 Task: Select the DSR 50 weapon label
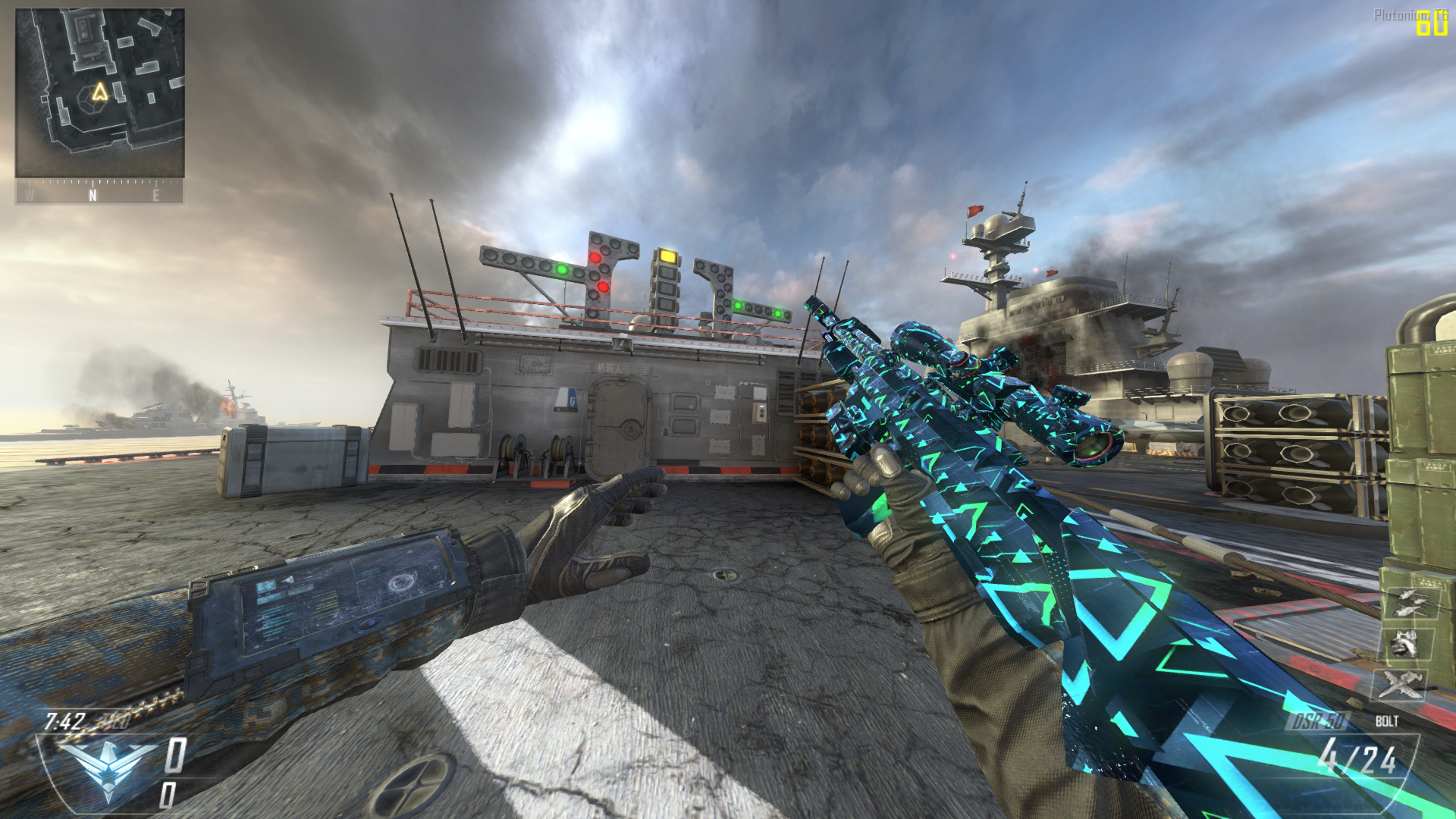tap(1319, 720)
